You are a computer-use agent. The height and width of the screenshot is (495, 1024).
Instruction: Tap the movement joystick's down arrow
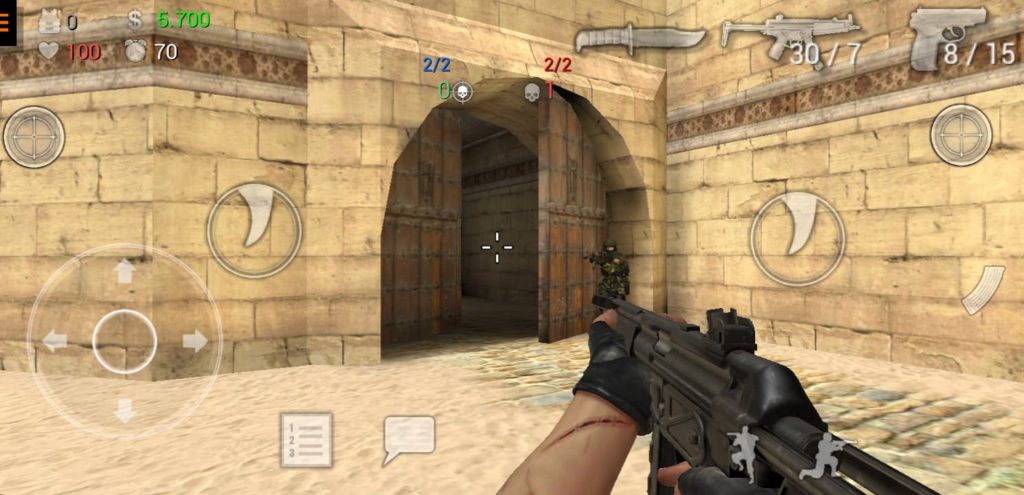coord(125,409)
